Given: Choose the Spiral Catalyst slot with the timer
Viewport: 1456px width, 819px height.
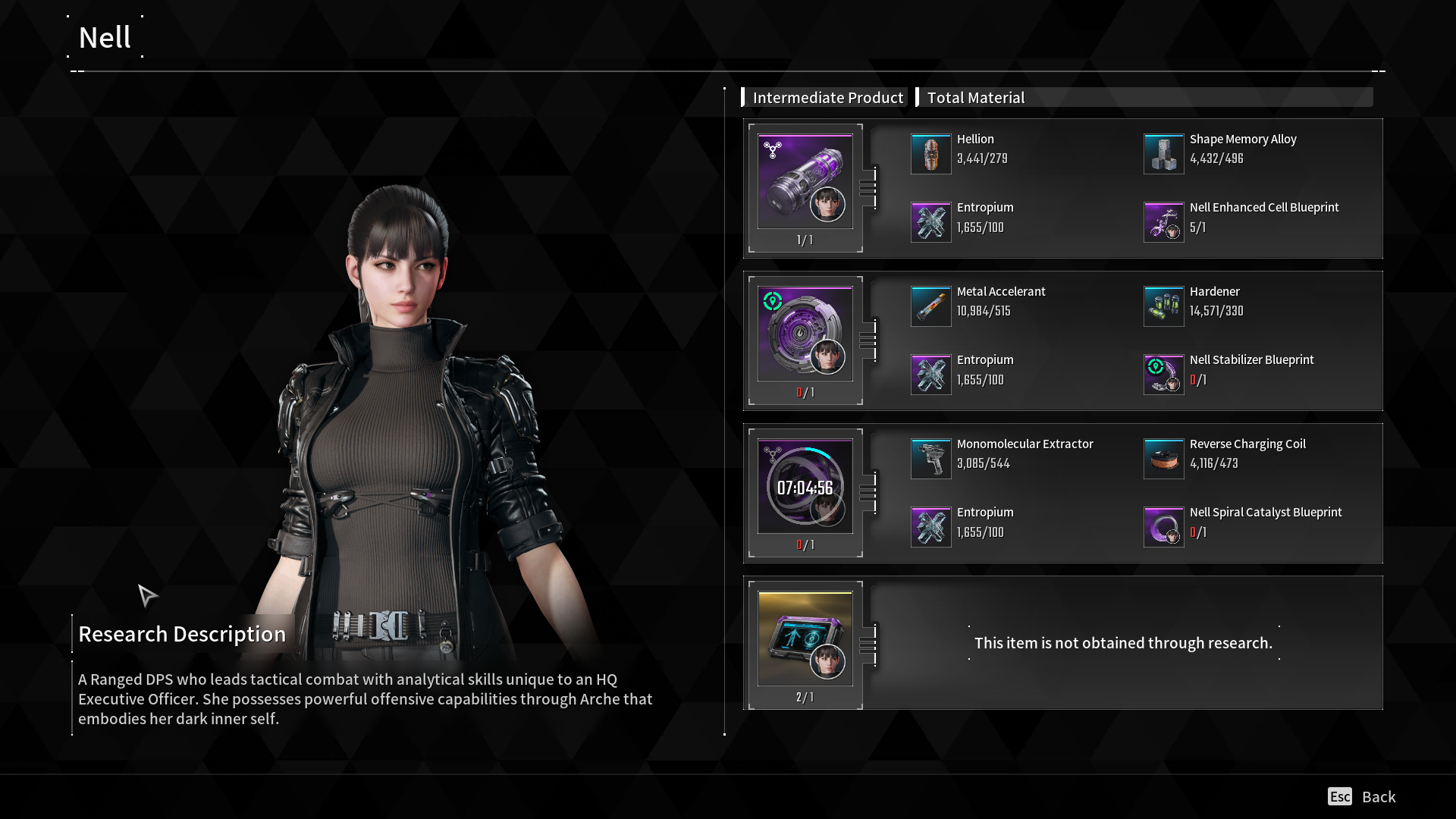Looking at the screenshot, I should tap(805, 487).
